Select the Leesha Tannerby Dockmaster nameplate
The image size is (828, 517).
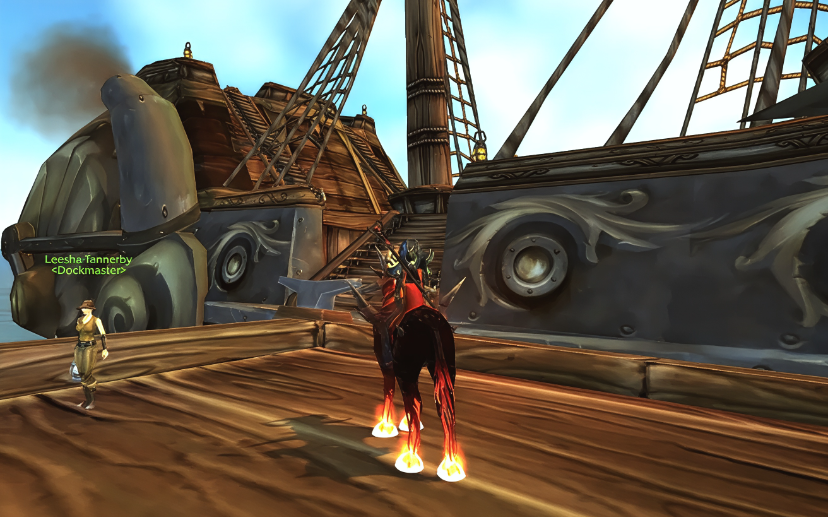pyautogui.click(x=88, y=265)
